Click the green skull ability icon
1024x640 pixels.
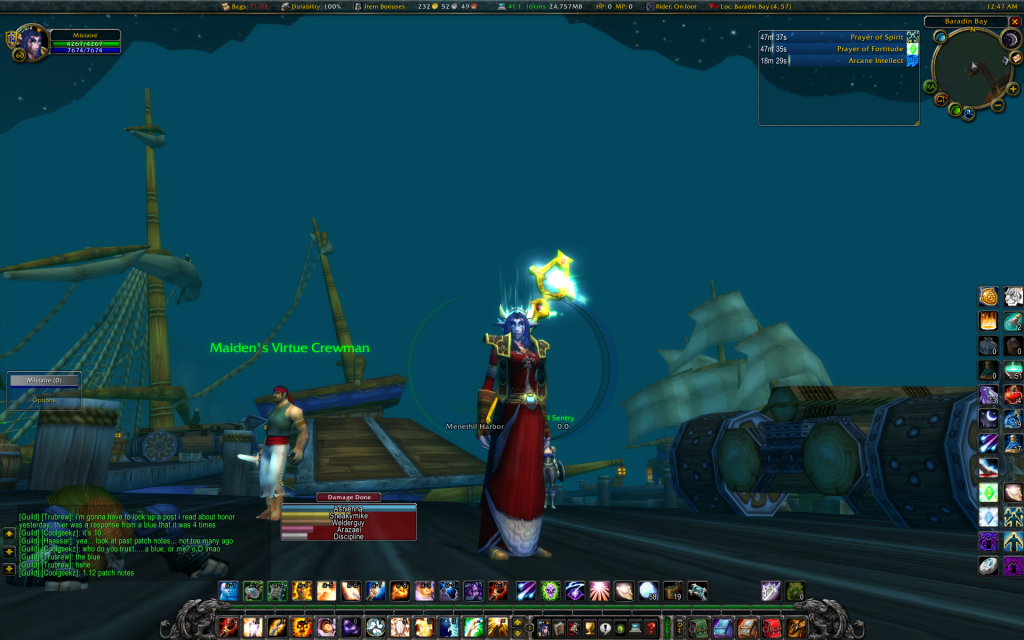tap(549, 591)
